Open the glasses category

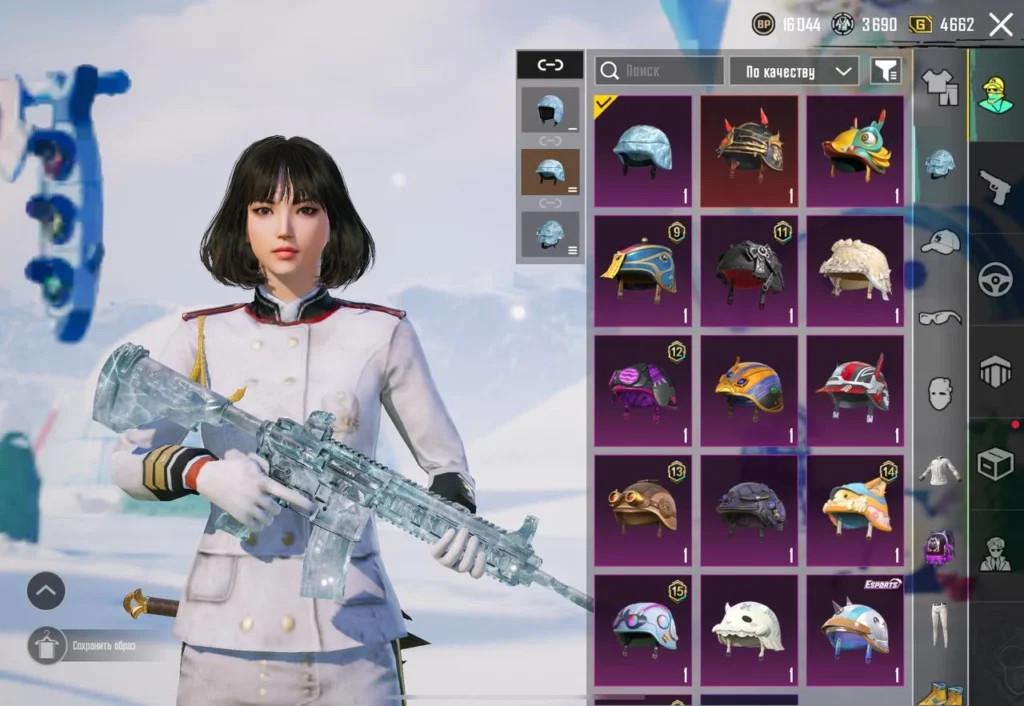[x=939, y=318]
